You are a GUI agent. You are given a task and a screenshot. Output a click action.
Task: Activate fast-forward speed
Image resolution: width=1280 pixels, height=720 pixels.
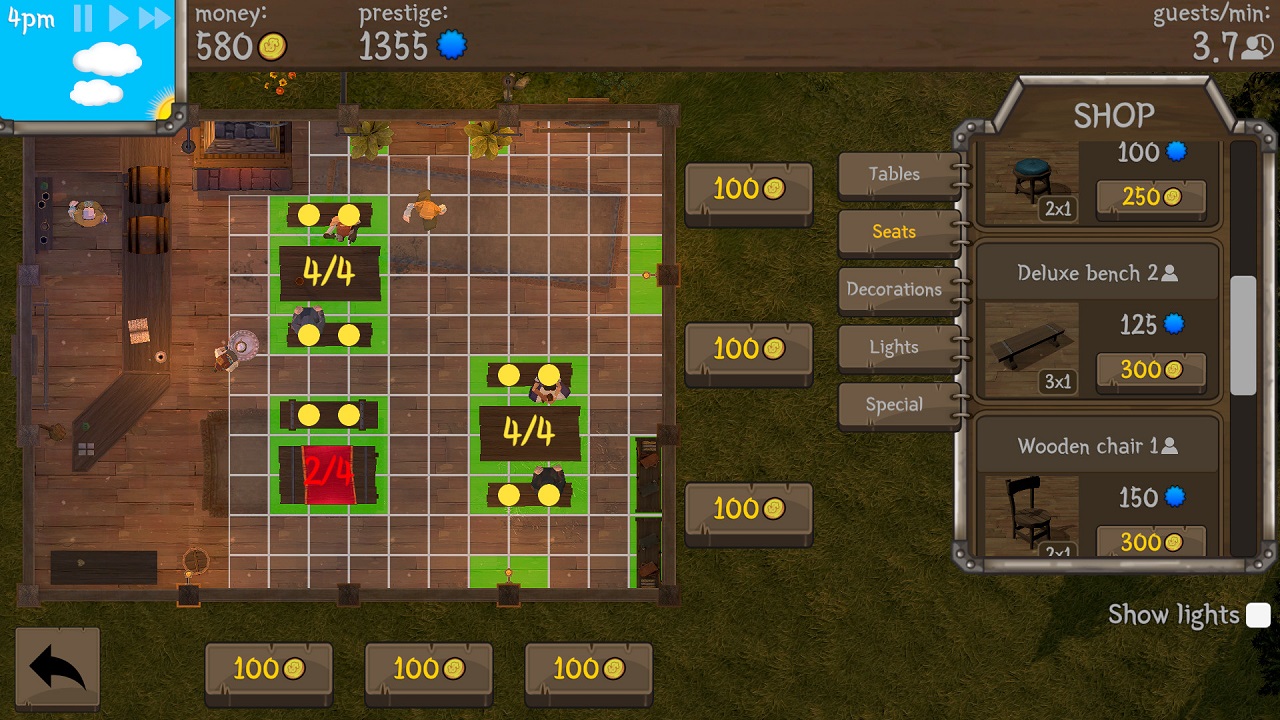coord(154,18)
